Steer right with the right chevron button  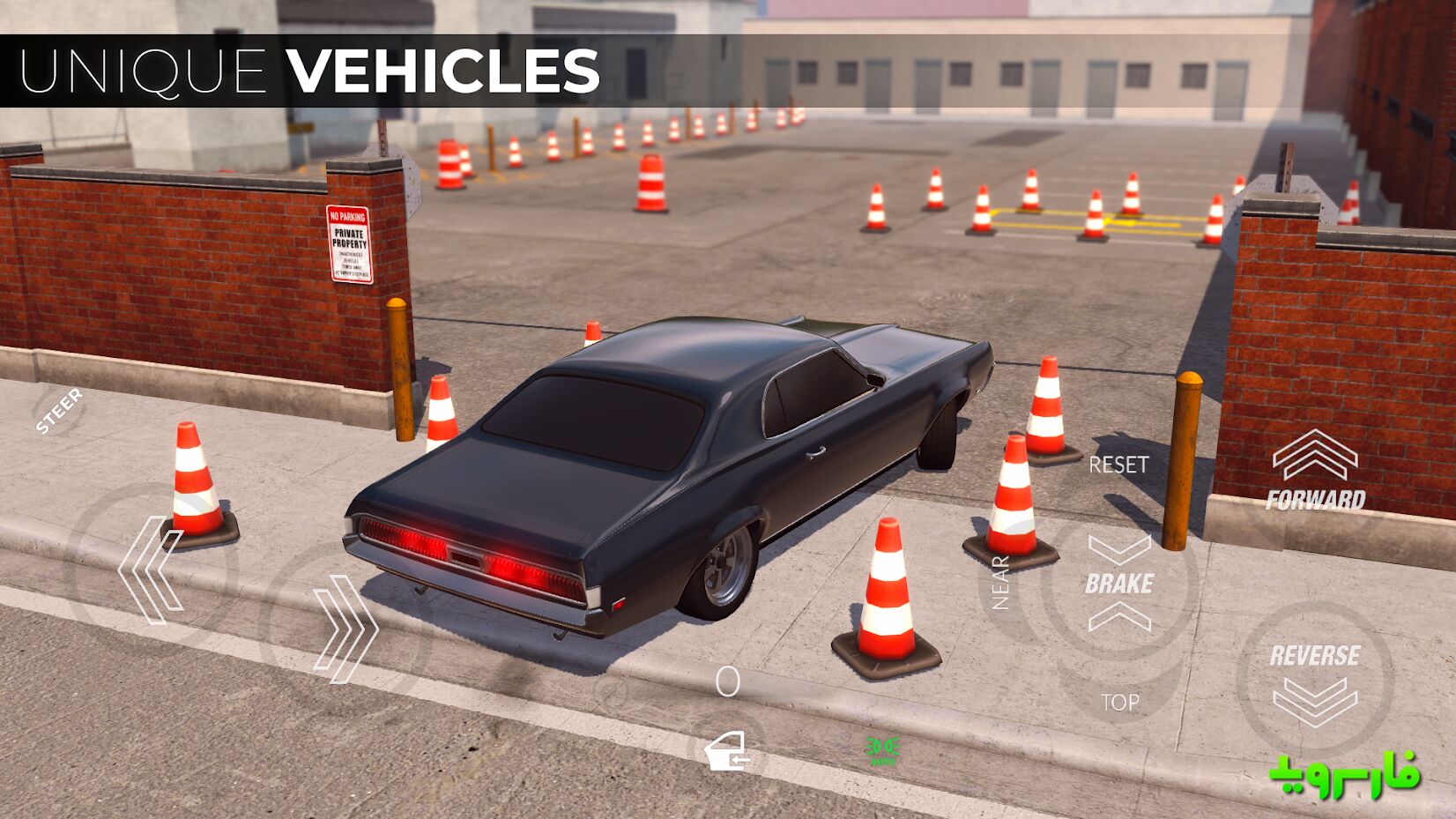(346, 628)
